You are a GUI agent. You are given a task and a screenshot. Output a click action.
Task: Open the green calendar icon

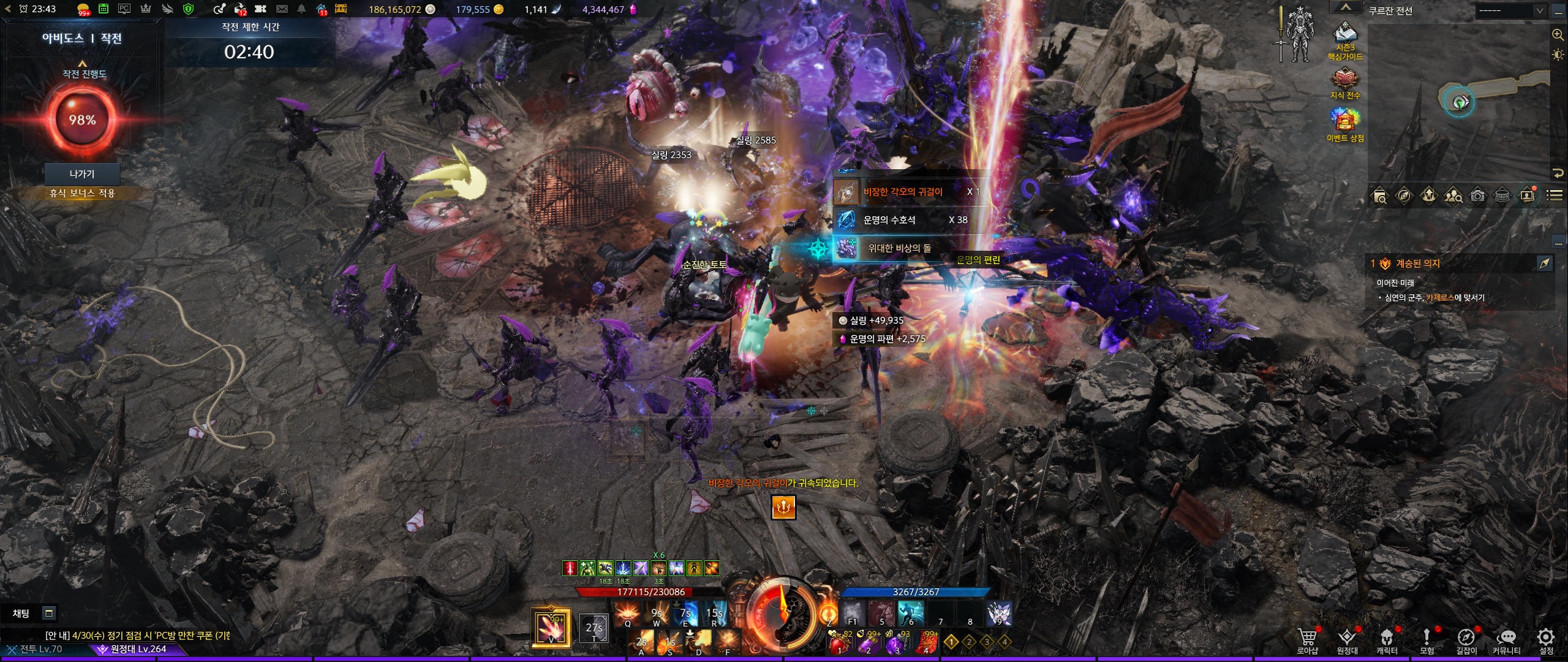[x=104, y=9]
